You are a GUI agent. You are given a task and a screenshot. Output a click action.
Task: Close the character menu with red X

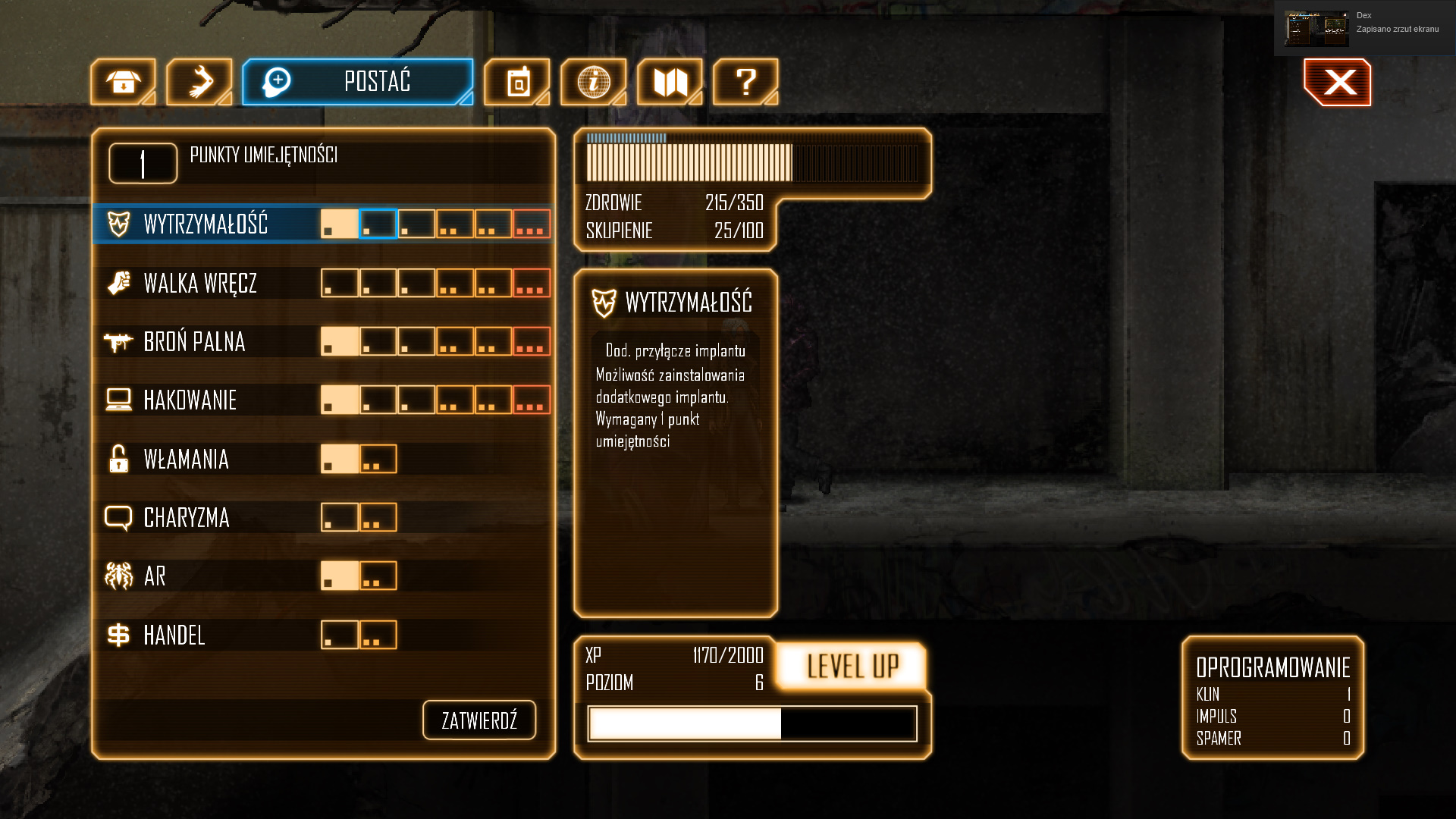pyautogui.click(x=1338, y=83)
